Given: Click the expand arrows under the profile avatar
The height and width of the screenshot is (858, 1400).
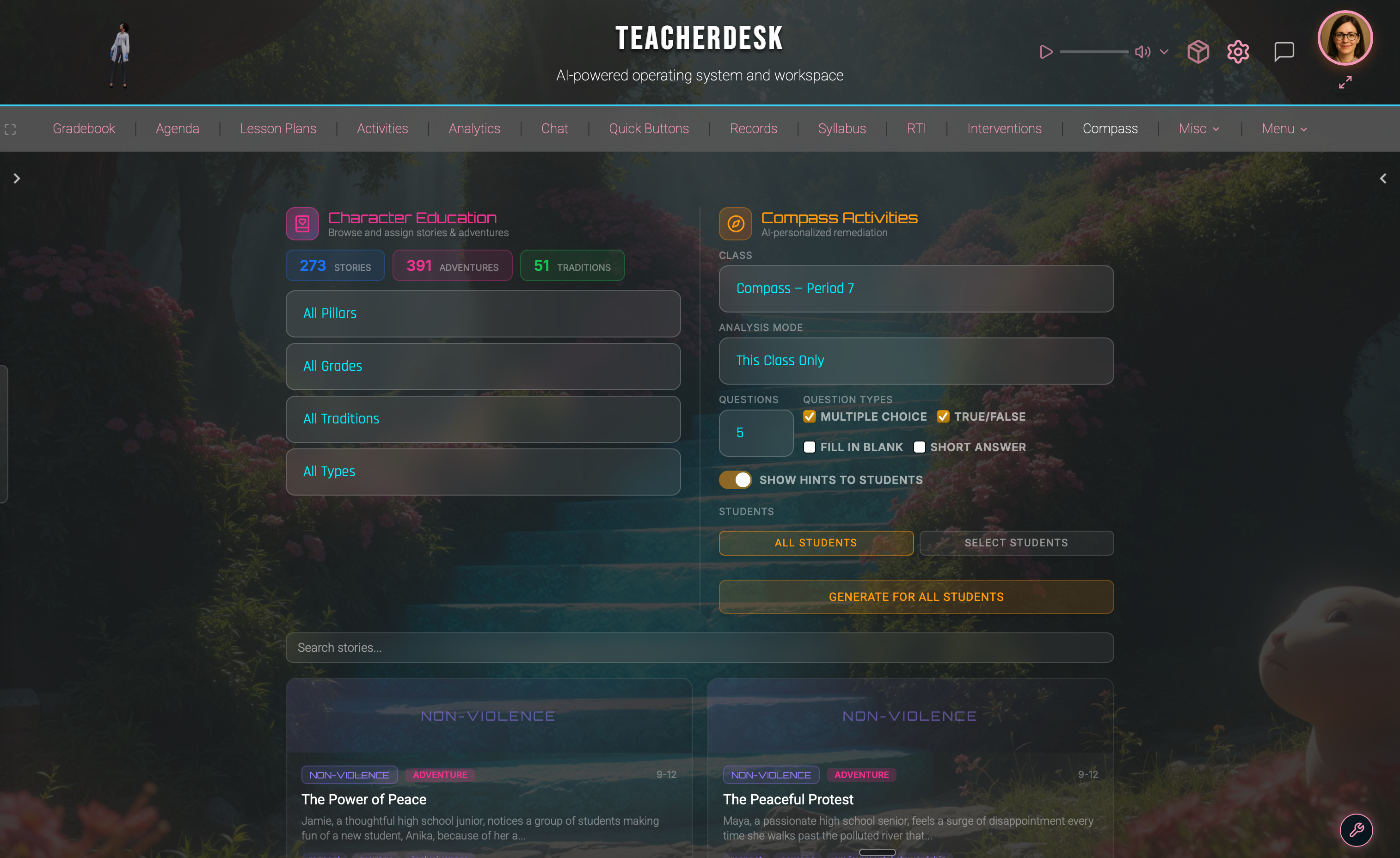Looking at the screenshot, I should coord(1345,82).
